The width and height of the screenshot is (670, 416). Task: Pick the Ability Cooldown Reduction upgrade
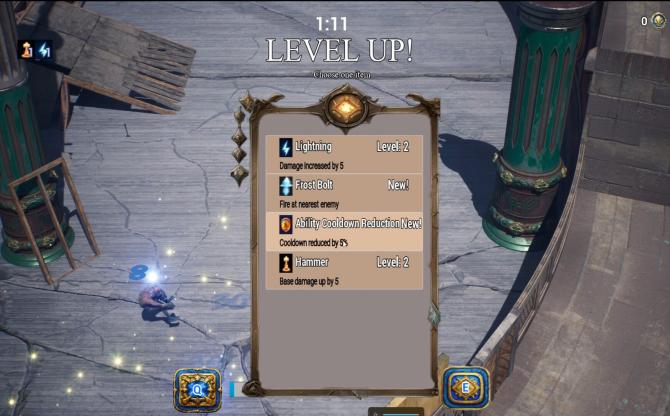pos(344,231)
